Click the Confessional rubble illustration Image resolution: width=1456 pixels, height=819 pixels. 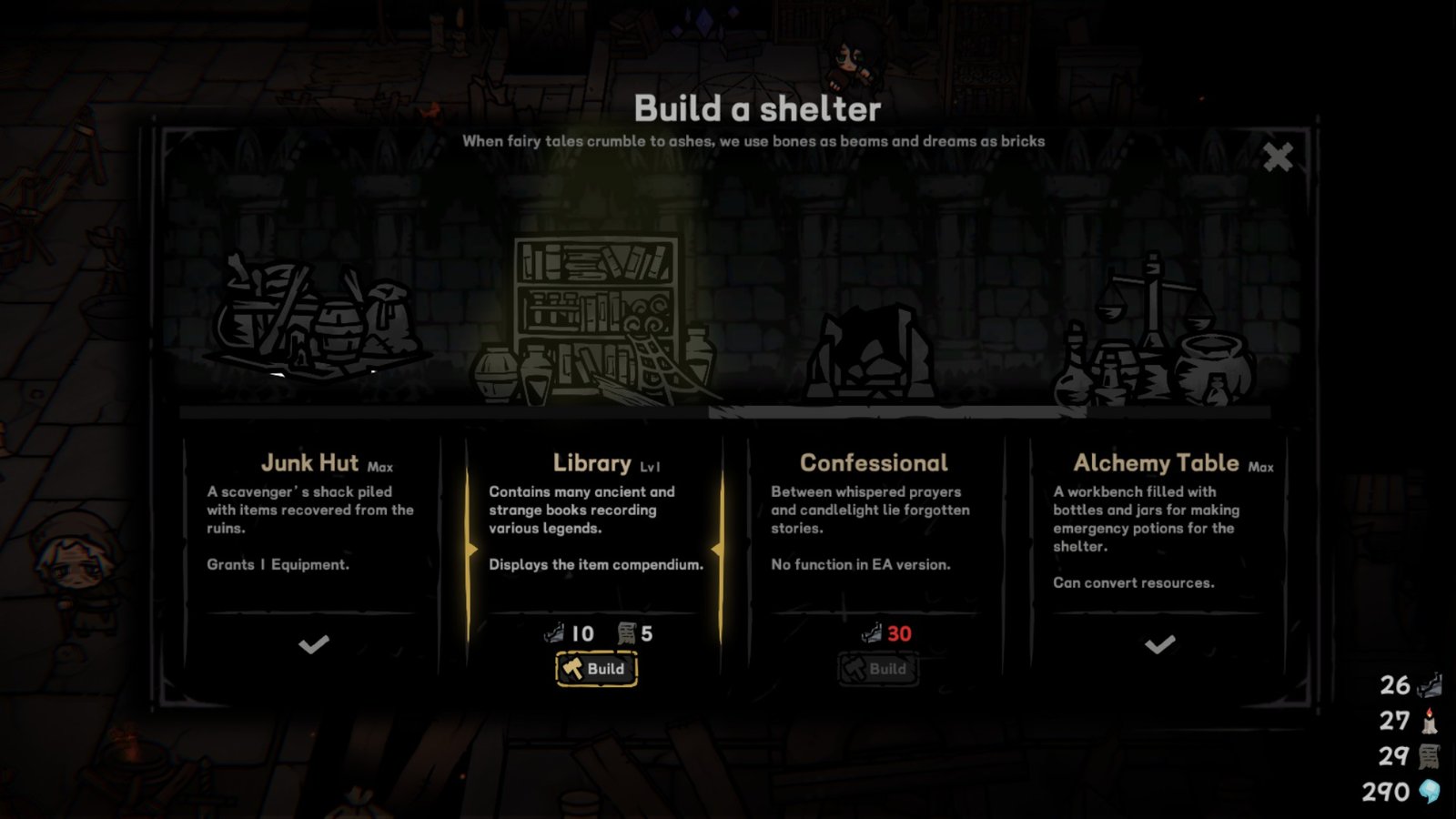(x=872, y=355)
